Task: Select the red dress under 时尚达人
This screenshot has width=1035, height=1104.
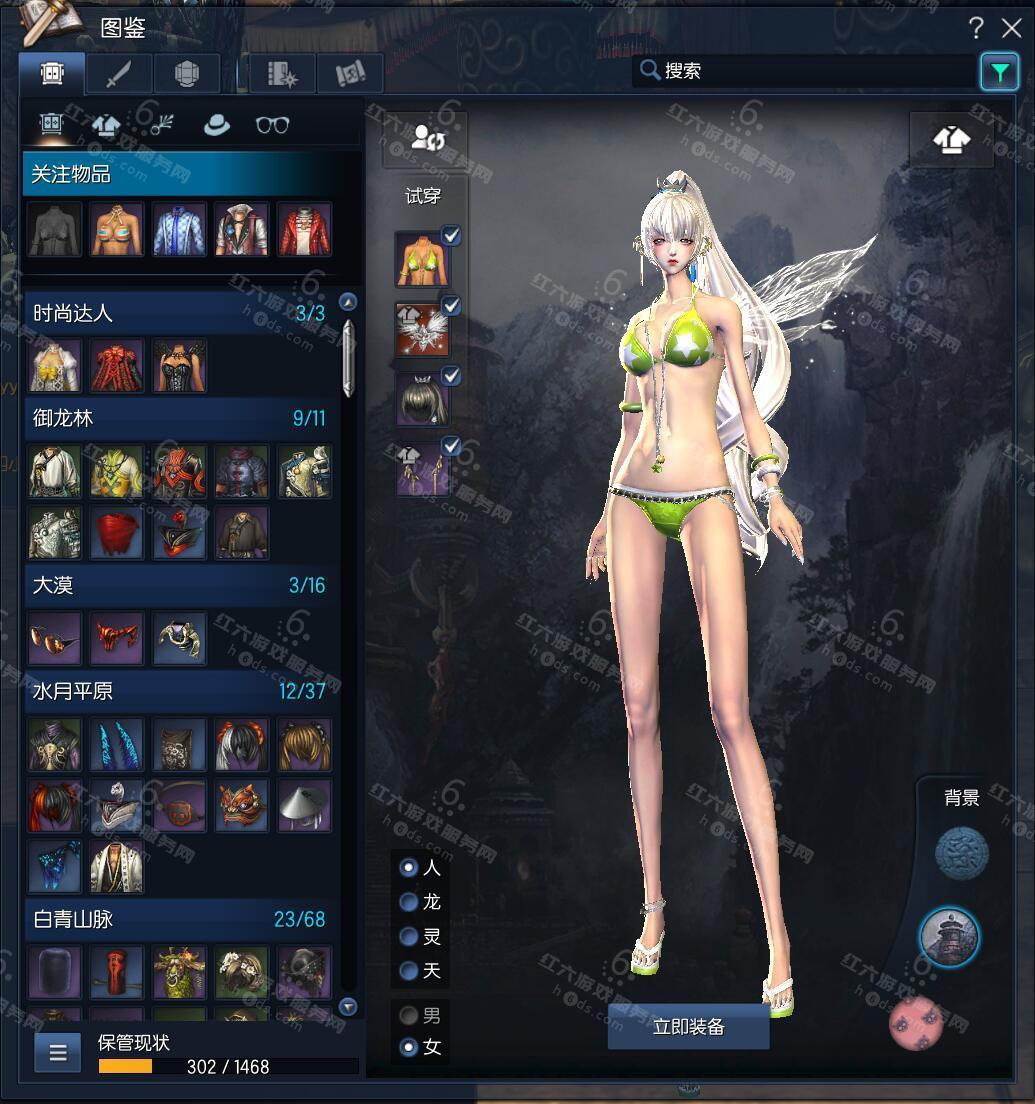Action: (117, 365)
